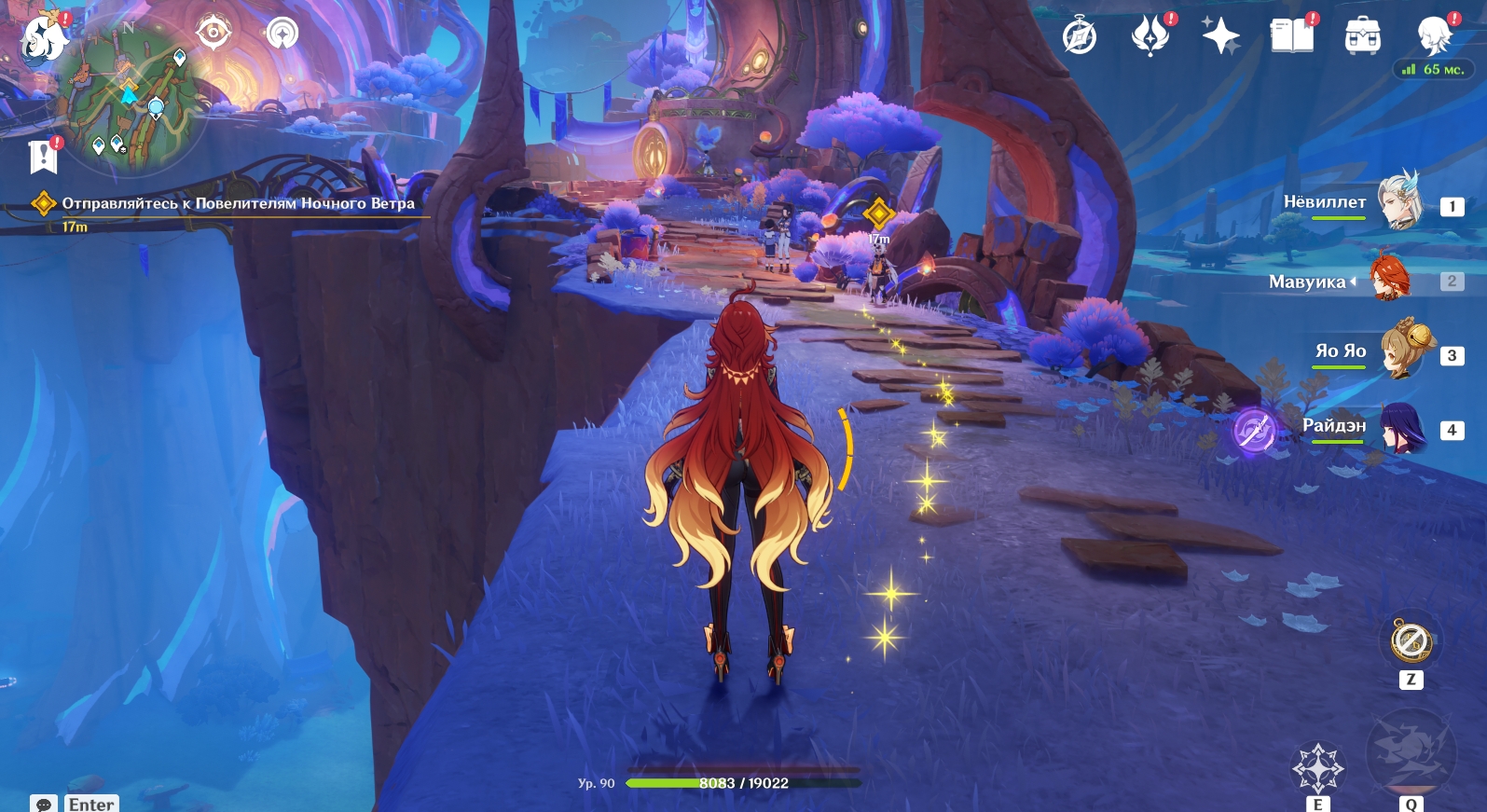Select the quest tracker for Повелителям Ночного Ветра
Screen dimensions: 1487x812
(237, 203)
